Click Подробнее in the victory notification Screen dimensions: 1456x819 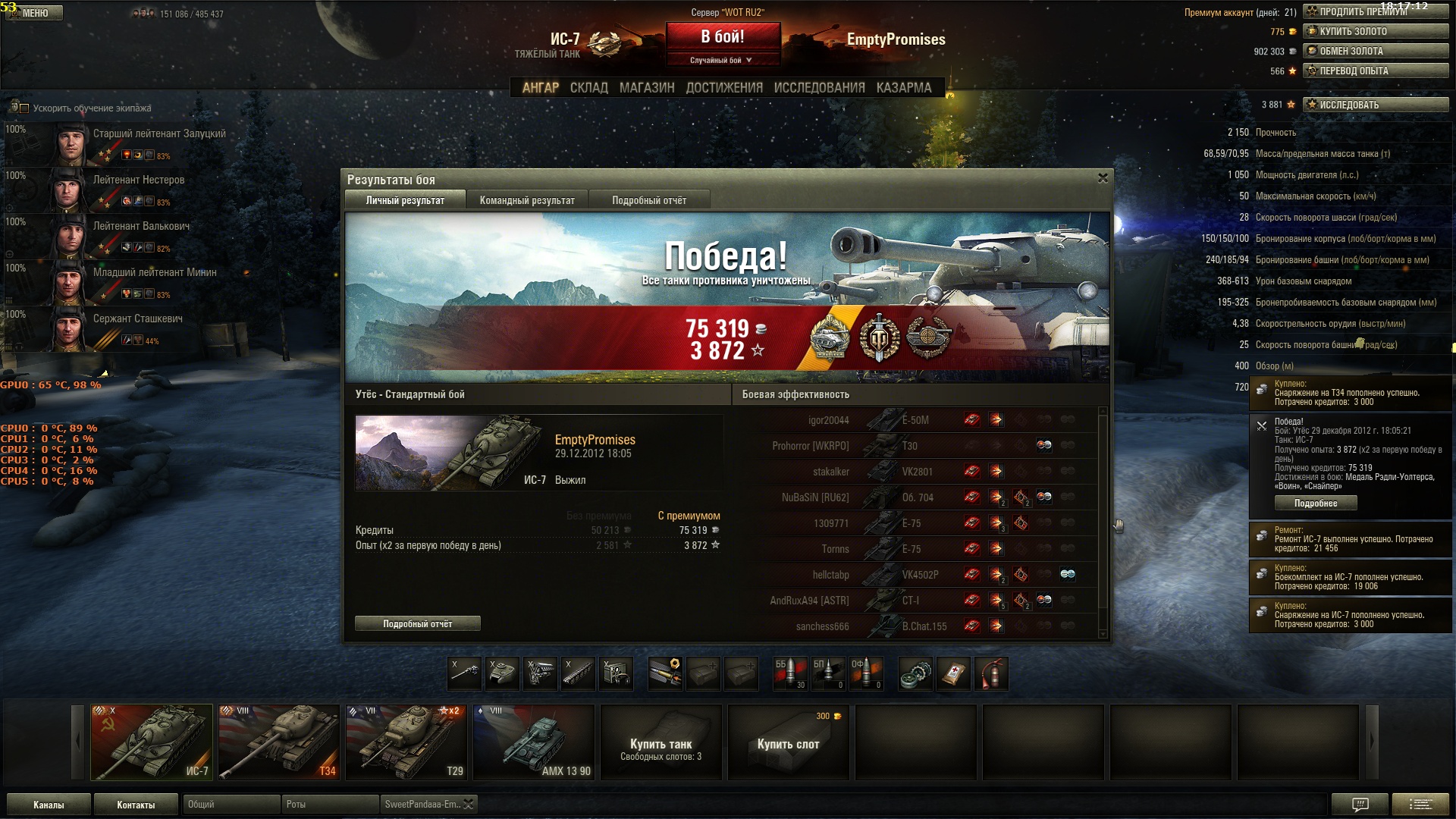pyautogui.click(x=1316, y=504)
